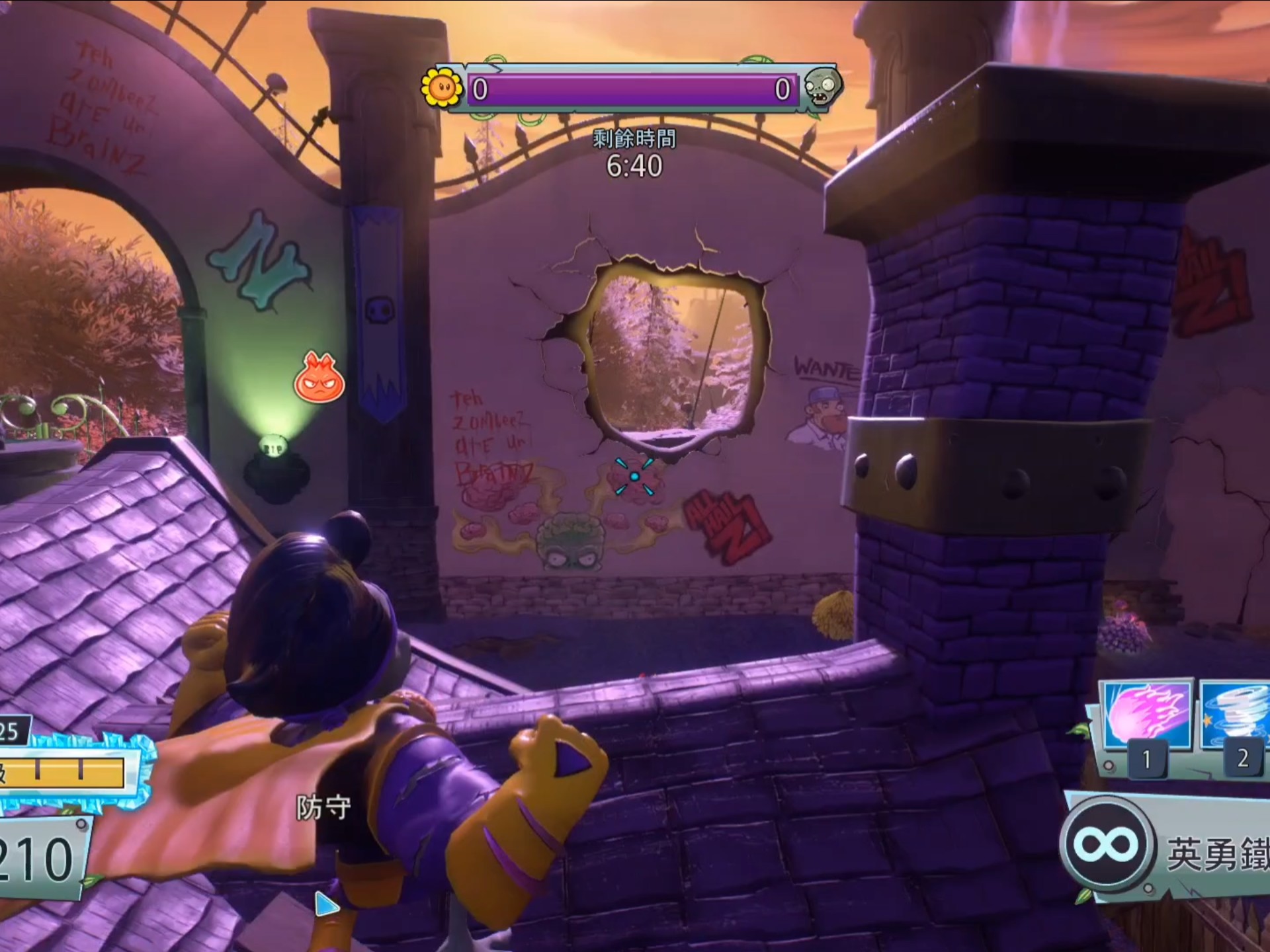Click the zombie team head icon
Image resolution: width=1270 pixels, height=952 pixels.
(821, 87)
